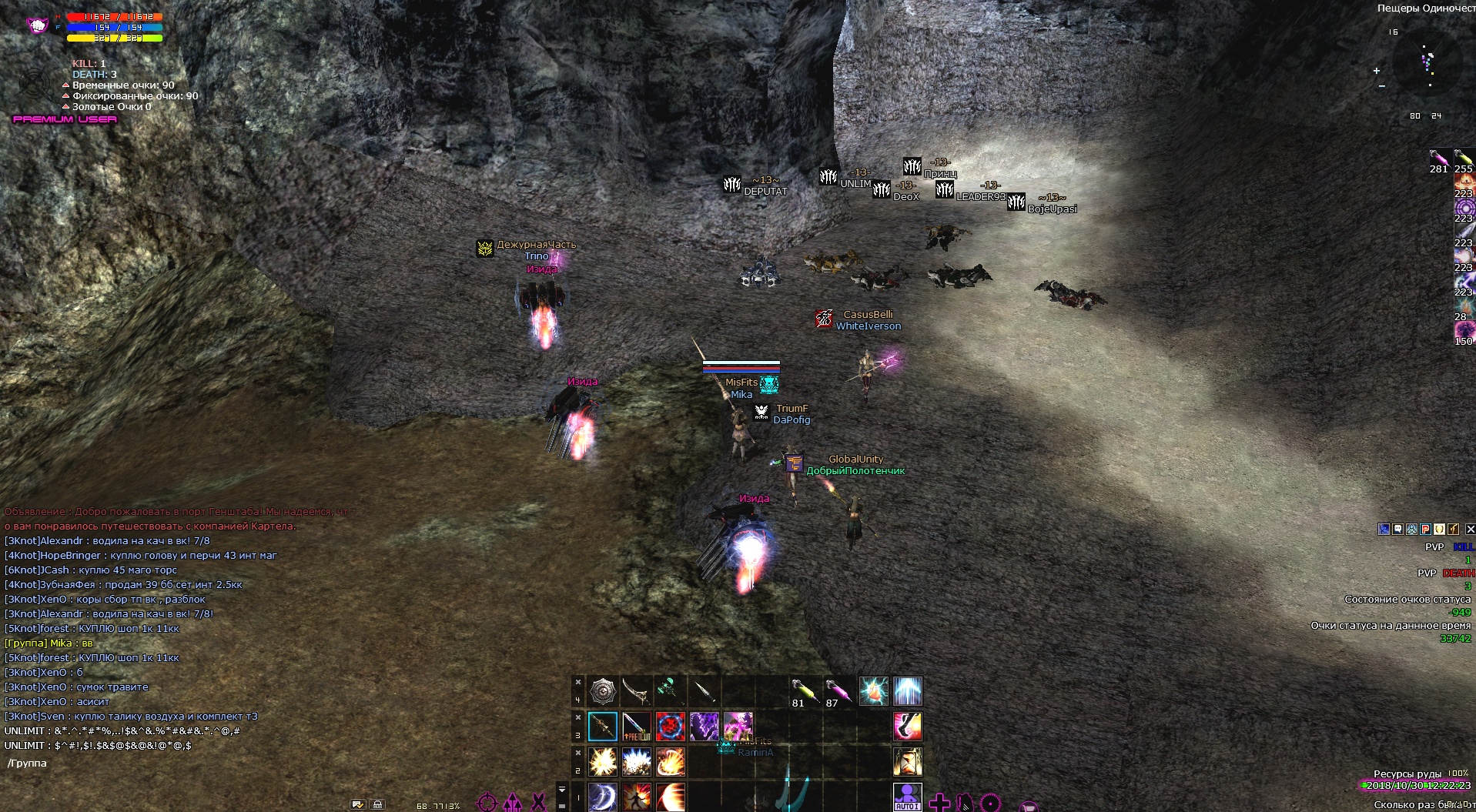Close the PVP status panel
Screen dimensions: 1476x812
coord(1470,529)
